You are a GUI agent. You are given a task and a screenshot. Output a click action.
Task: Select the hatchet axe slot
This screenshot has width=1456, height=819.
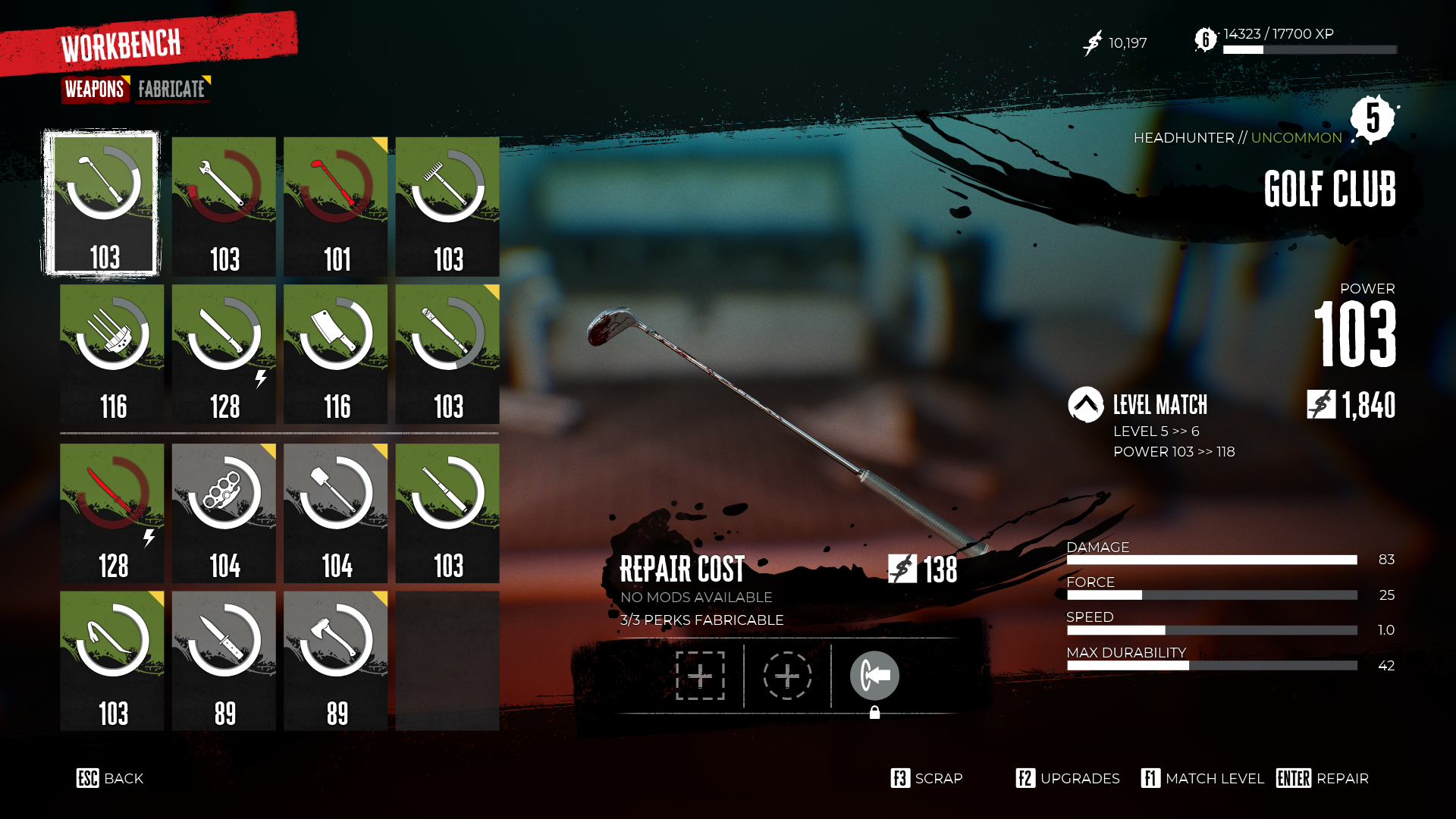pos(335,661)
